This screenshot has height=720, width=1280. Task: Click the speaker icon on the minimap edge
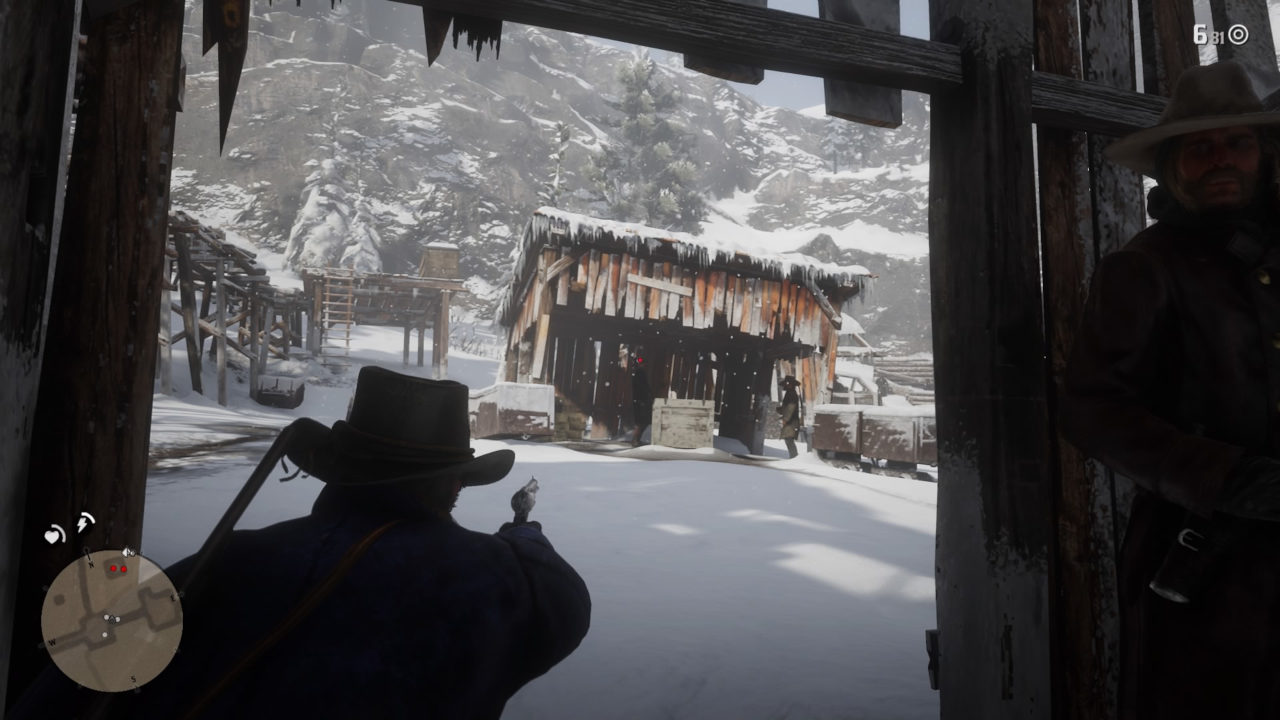click(127, 553)
